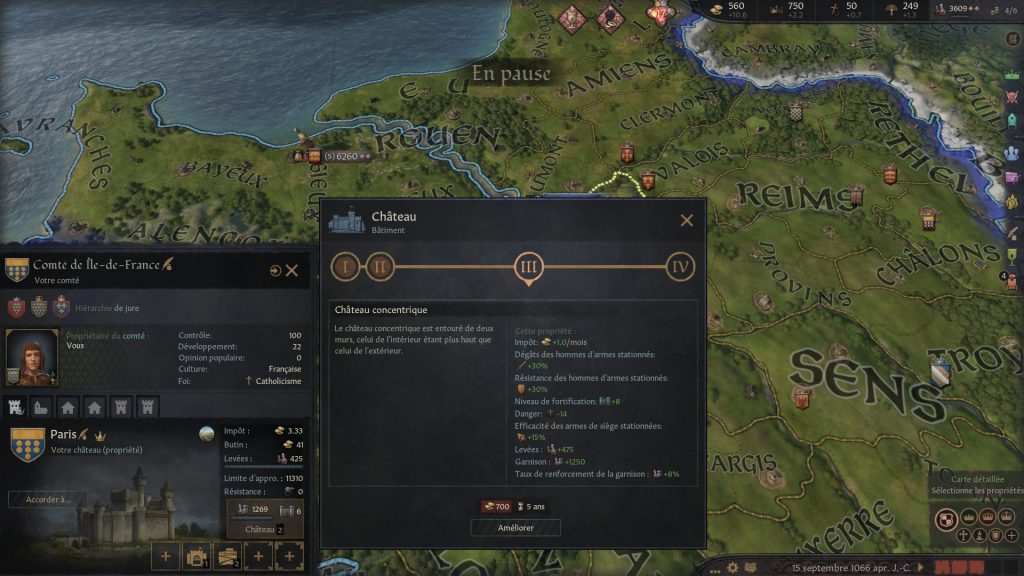This screenshot has width=1024, height=576.
Task: Select the first castle holding tab
Action: click(x=17, y=407)
